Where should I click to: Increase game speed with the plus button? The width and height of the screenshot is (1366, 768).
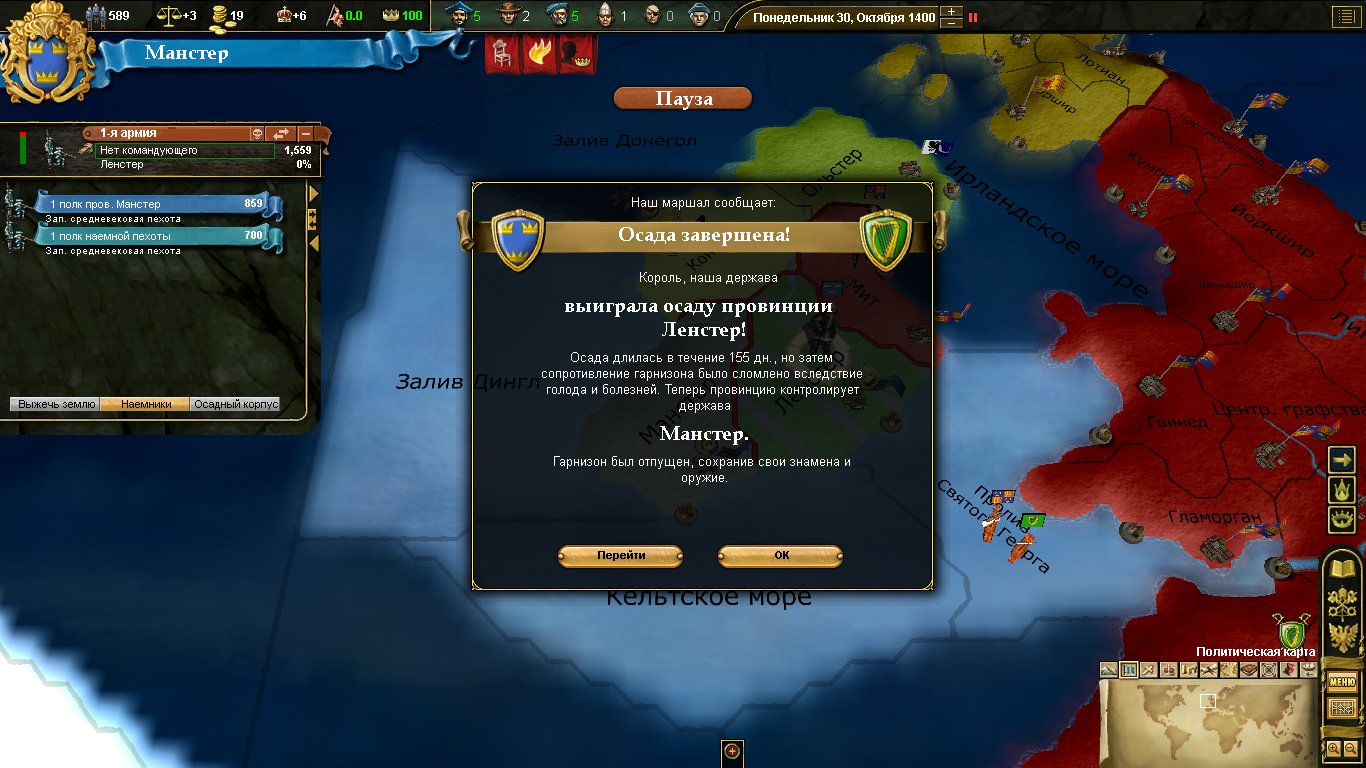pos(952,12)
